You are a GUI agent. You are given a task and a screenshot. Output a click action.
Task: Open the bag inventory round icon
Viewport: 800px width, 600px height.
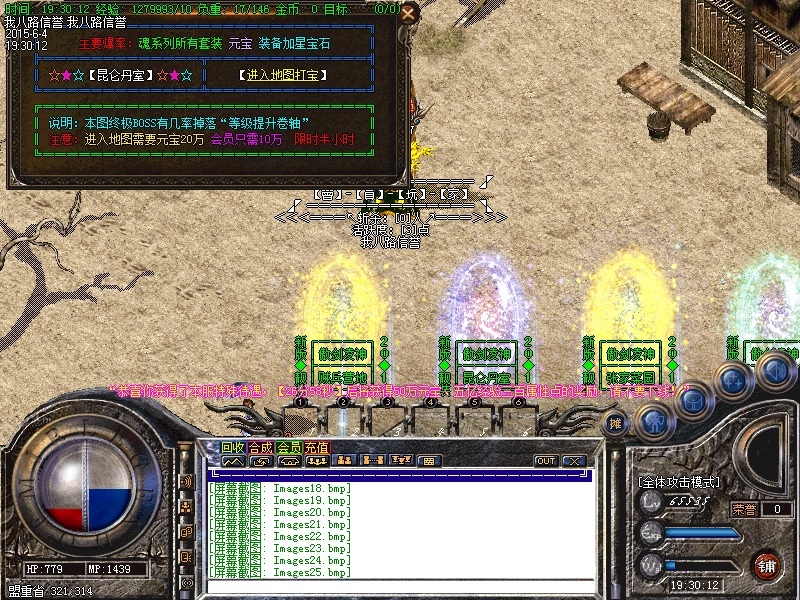coord(695,402)
